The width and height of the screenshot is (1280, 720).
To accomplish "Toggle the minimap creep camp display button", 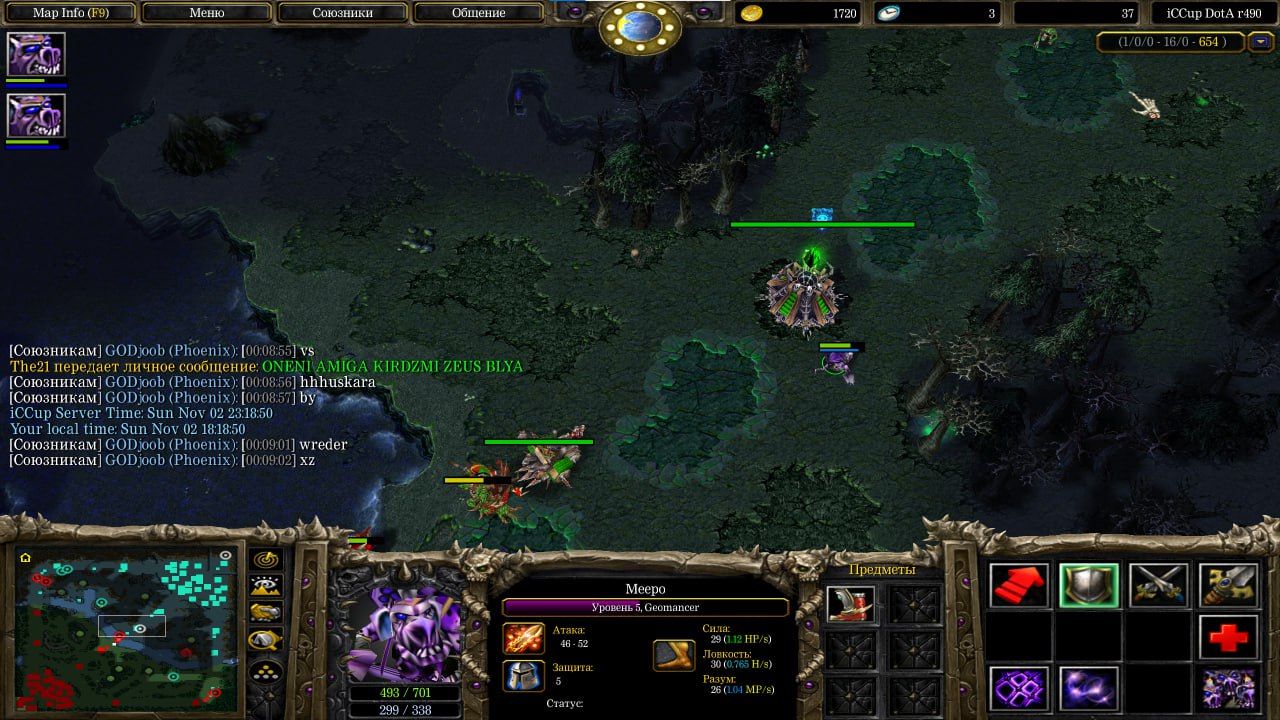I will coord(266,639).
